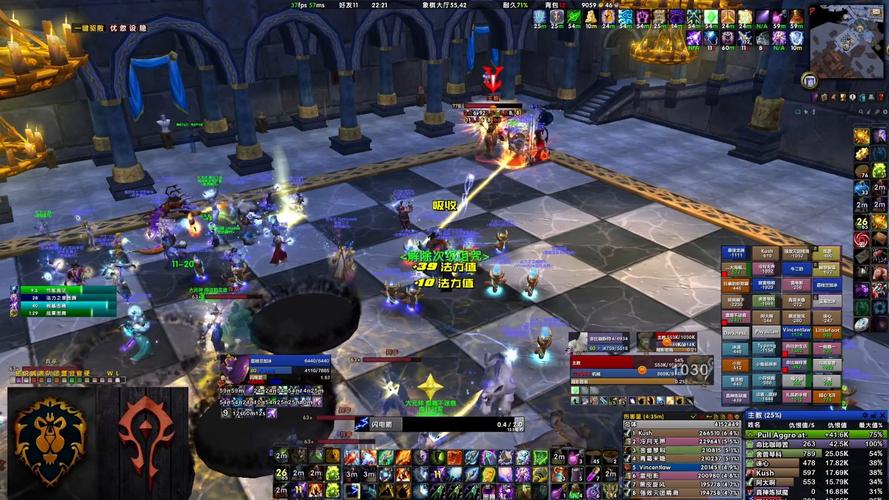
Task: Click the Alliance lion emblem
Action: pos(48,441)
